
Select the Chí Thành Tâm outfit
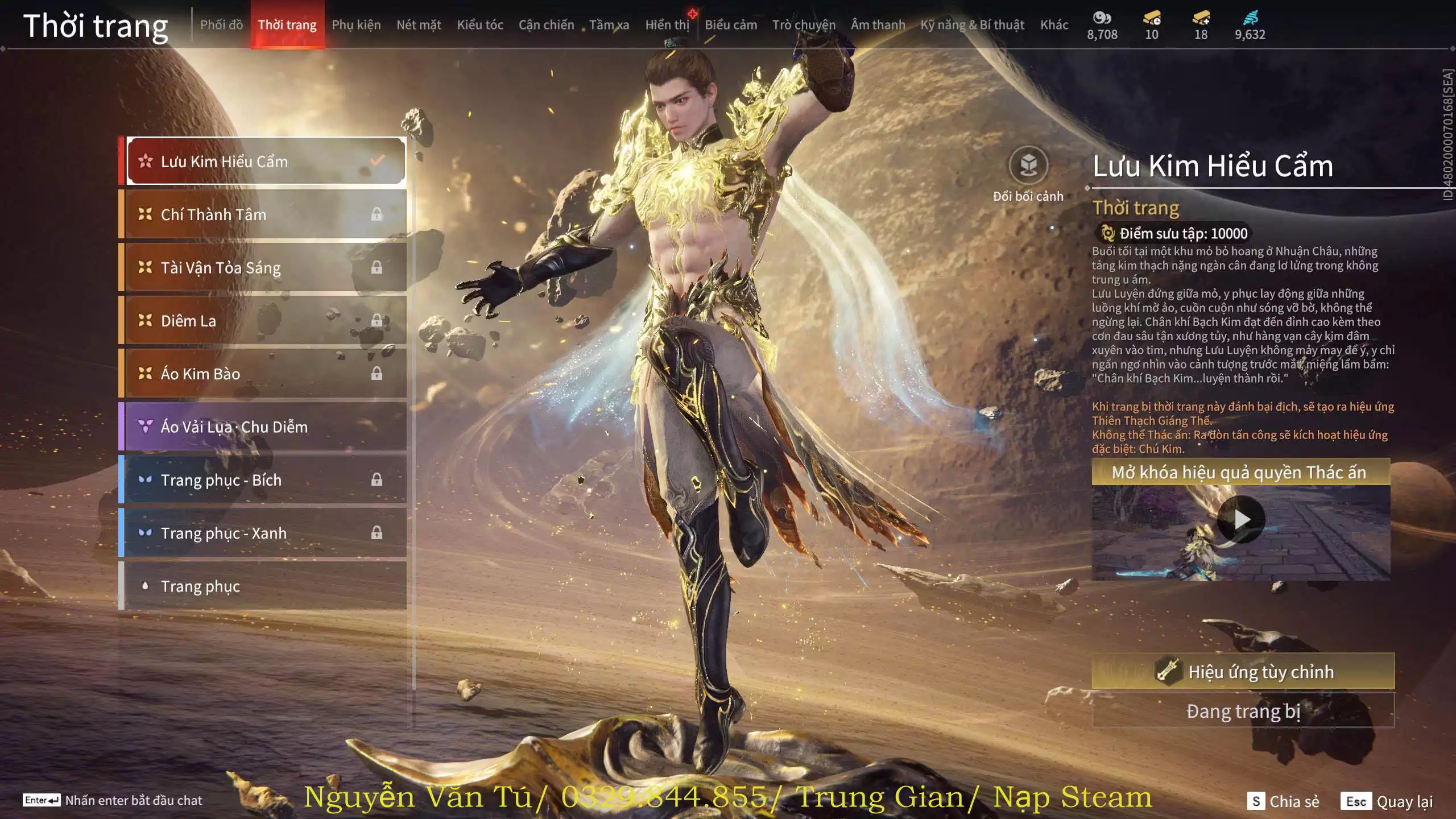[265, 214]
